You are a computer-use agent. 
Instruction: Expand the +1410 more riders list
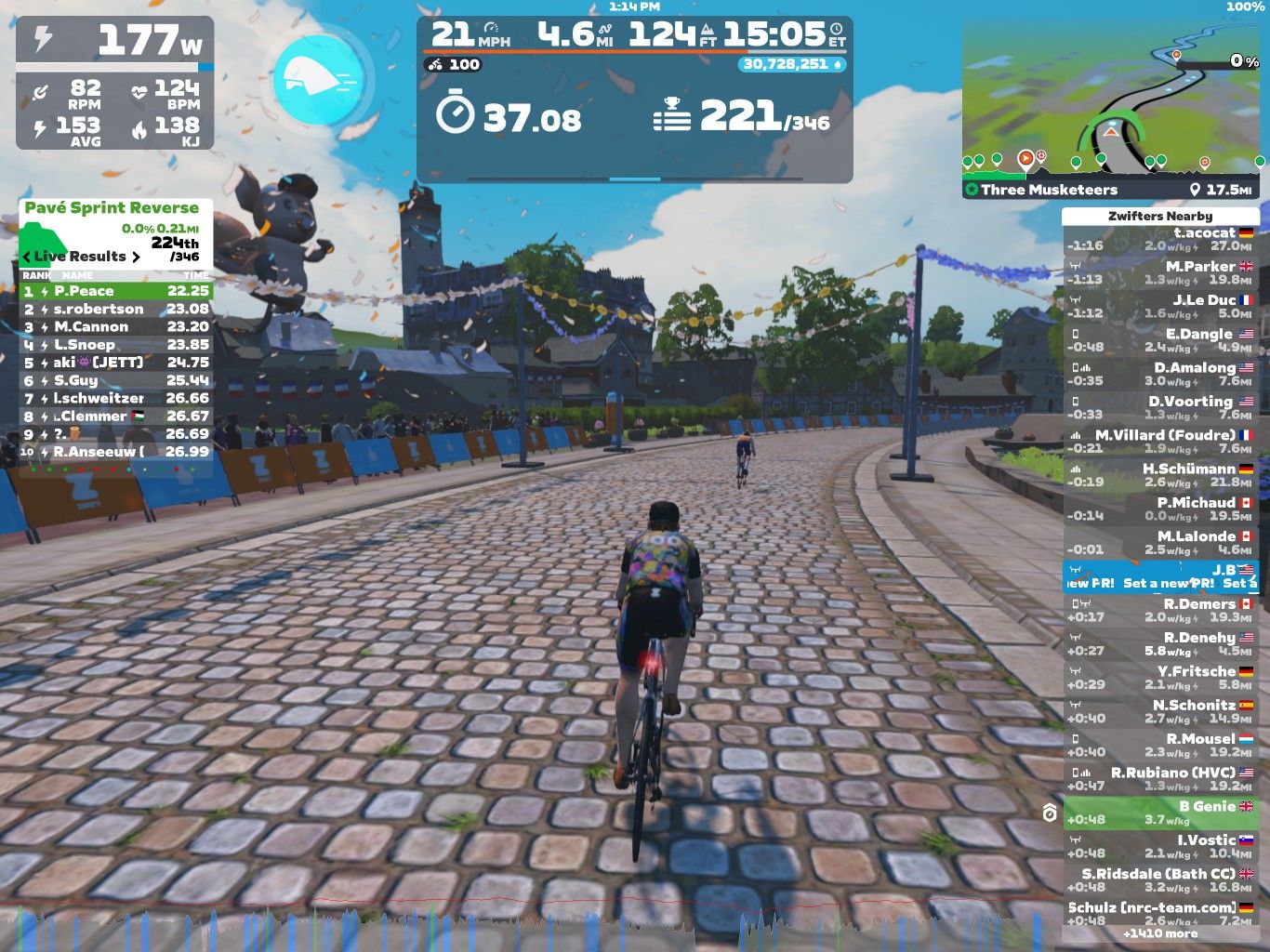coord(1160,933)
